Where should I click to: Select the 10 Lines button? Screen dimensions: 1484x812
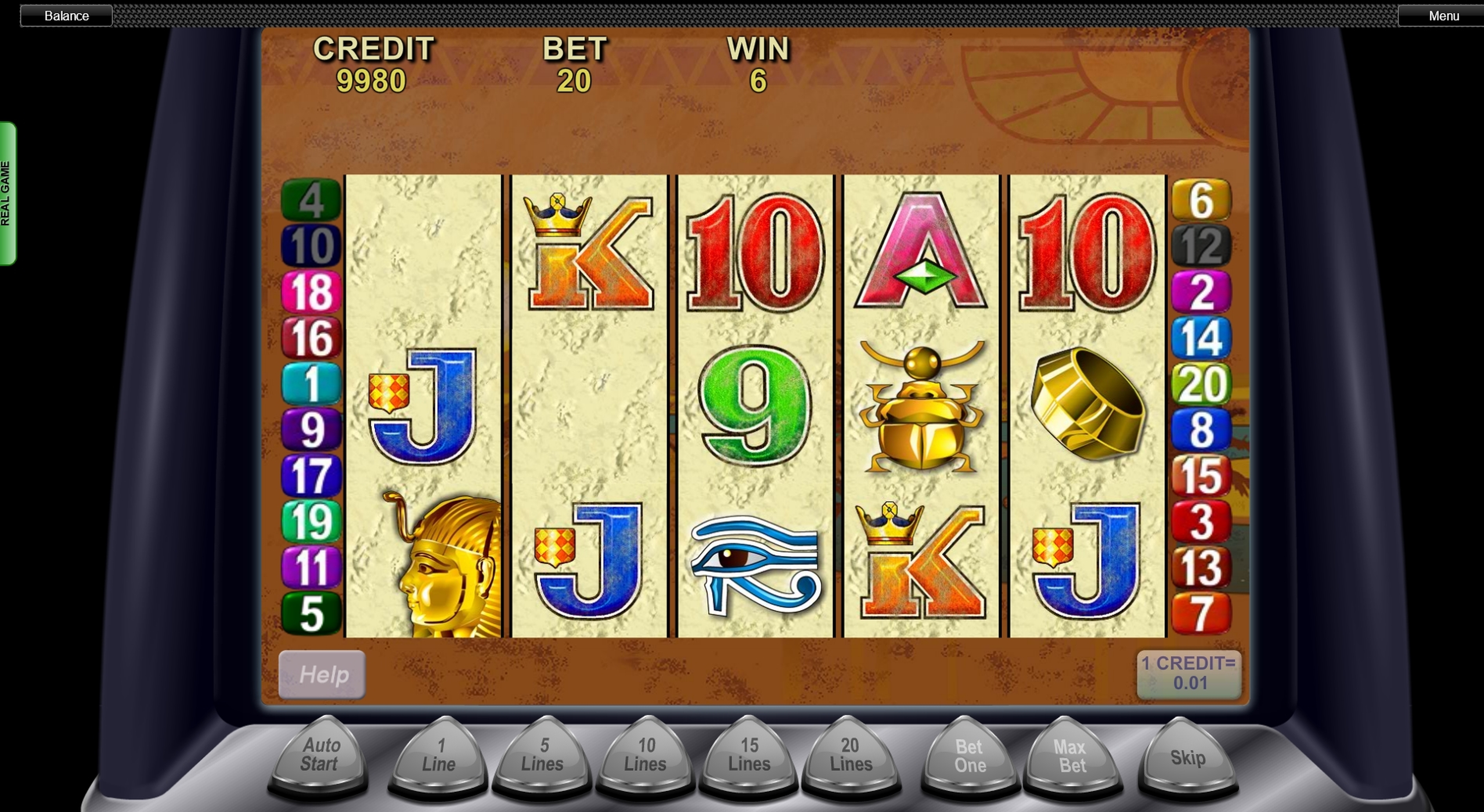[645, 756]
